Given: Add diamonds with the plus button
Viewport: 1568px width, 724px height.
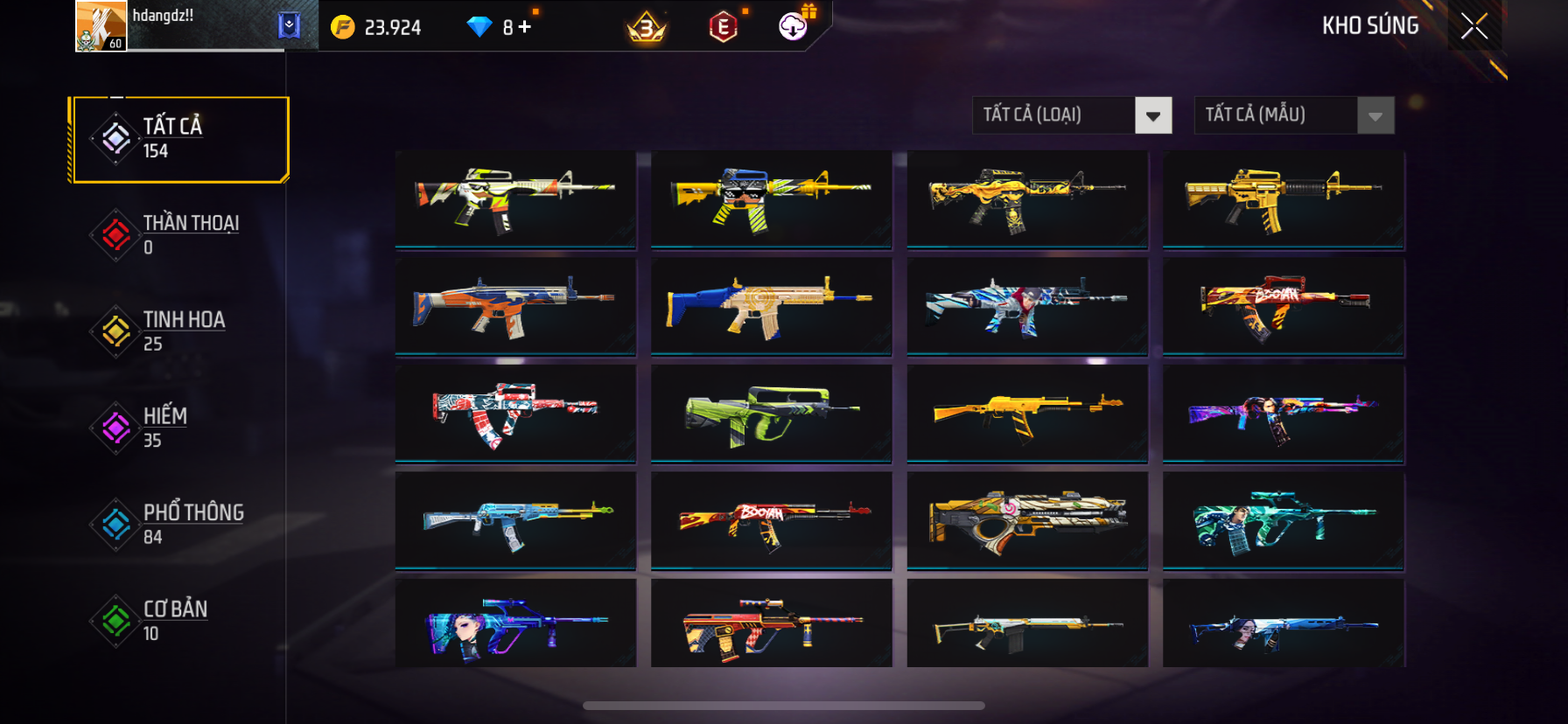Looking at the screenshot, I should point(525,27).
